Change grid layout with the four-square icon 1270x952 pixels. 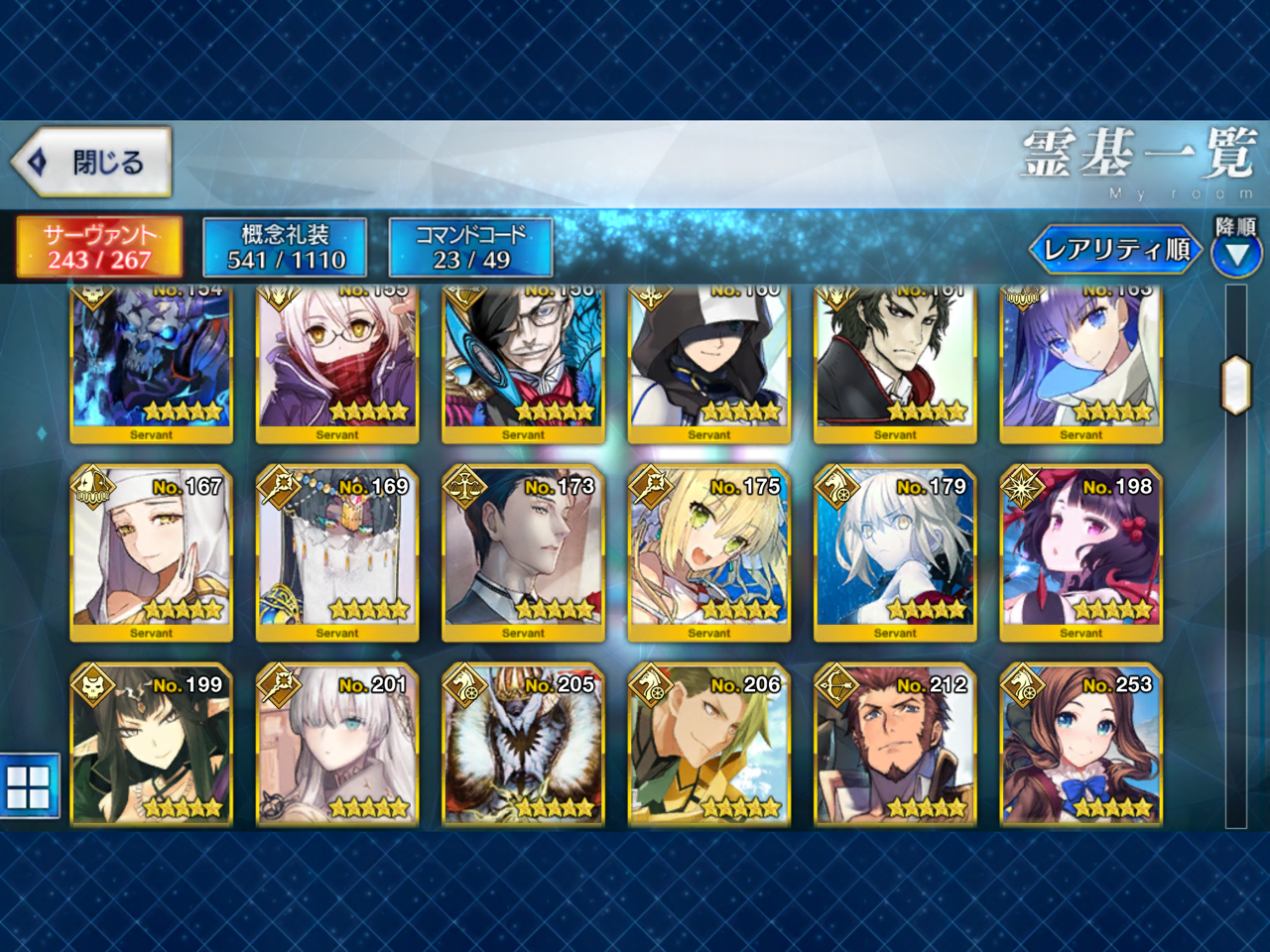(x=29, y=786)
